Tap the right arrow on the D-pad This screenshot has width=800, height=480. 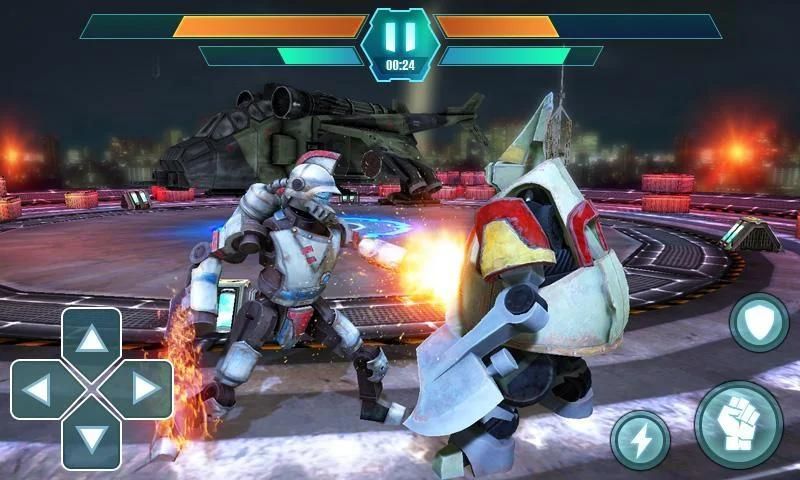(x=146, y=389)
